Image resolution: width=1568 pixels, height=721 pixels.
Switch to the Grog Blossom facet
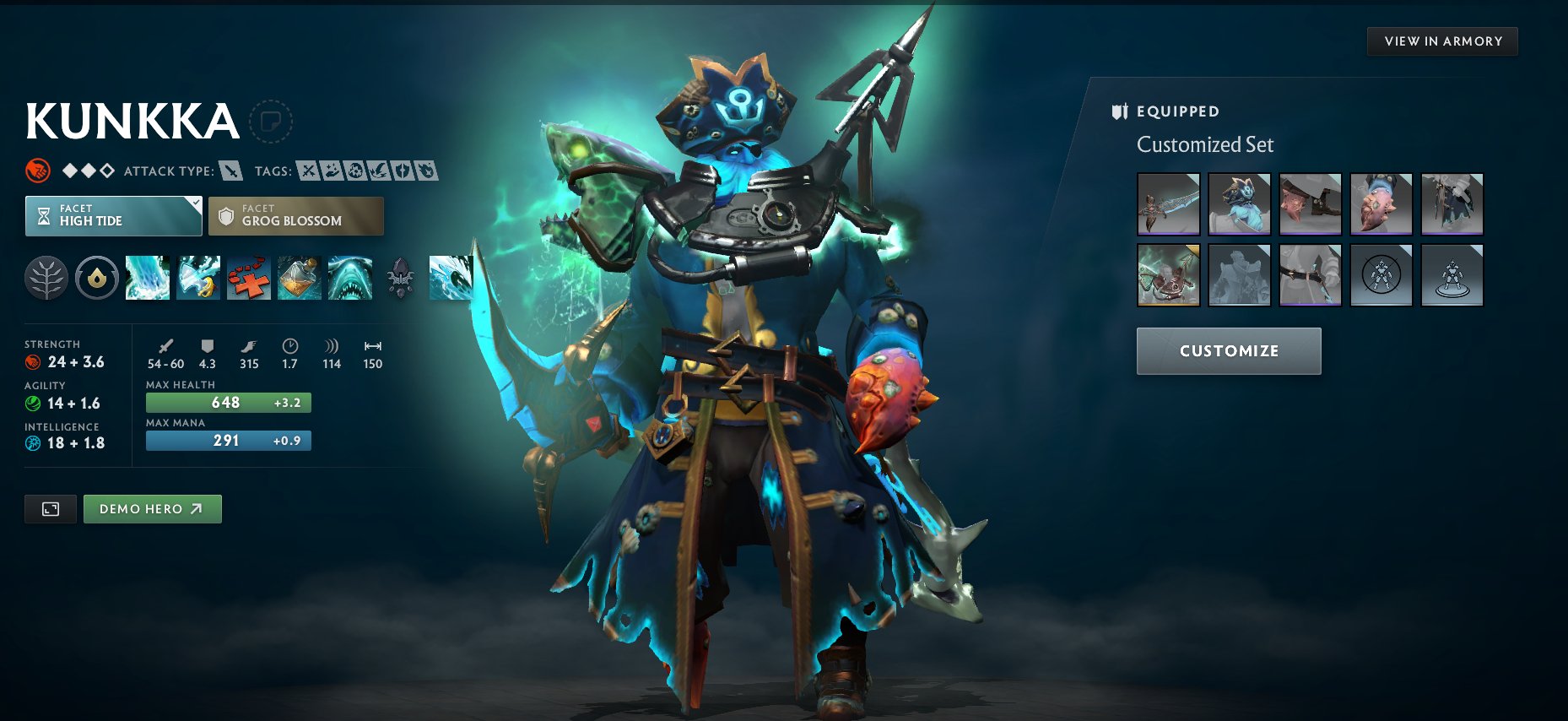[295, 216]
